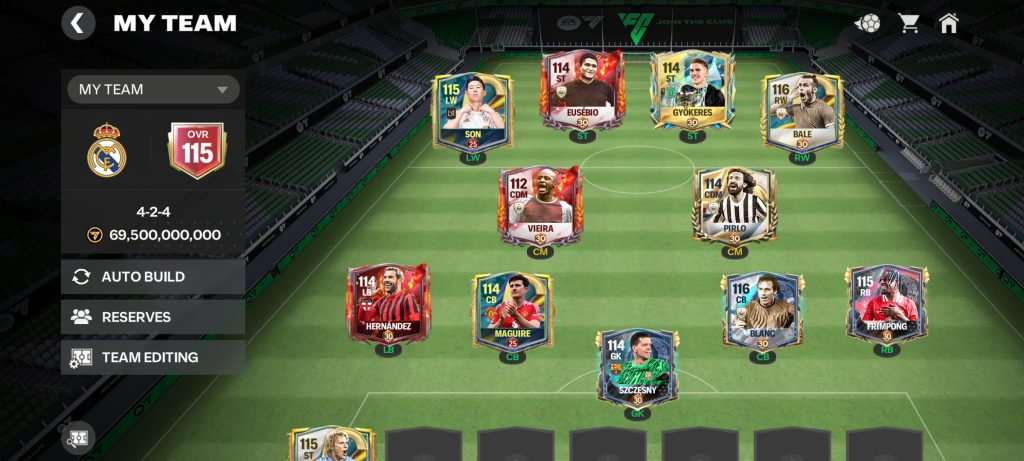This screenshot has width=1024, height=461.
Task: Choose the Szczęsny goalkeeper card
Action: (x=638, y=368)
